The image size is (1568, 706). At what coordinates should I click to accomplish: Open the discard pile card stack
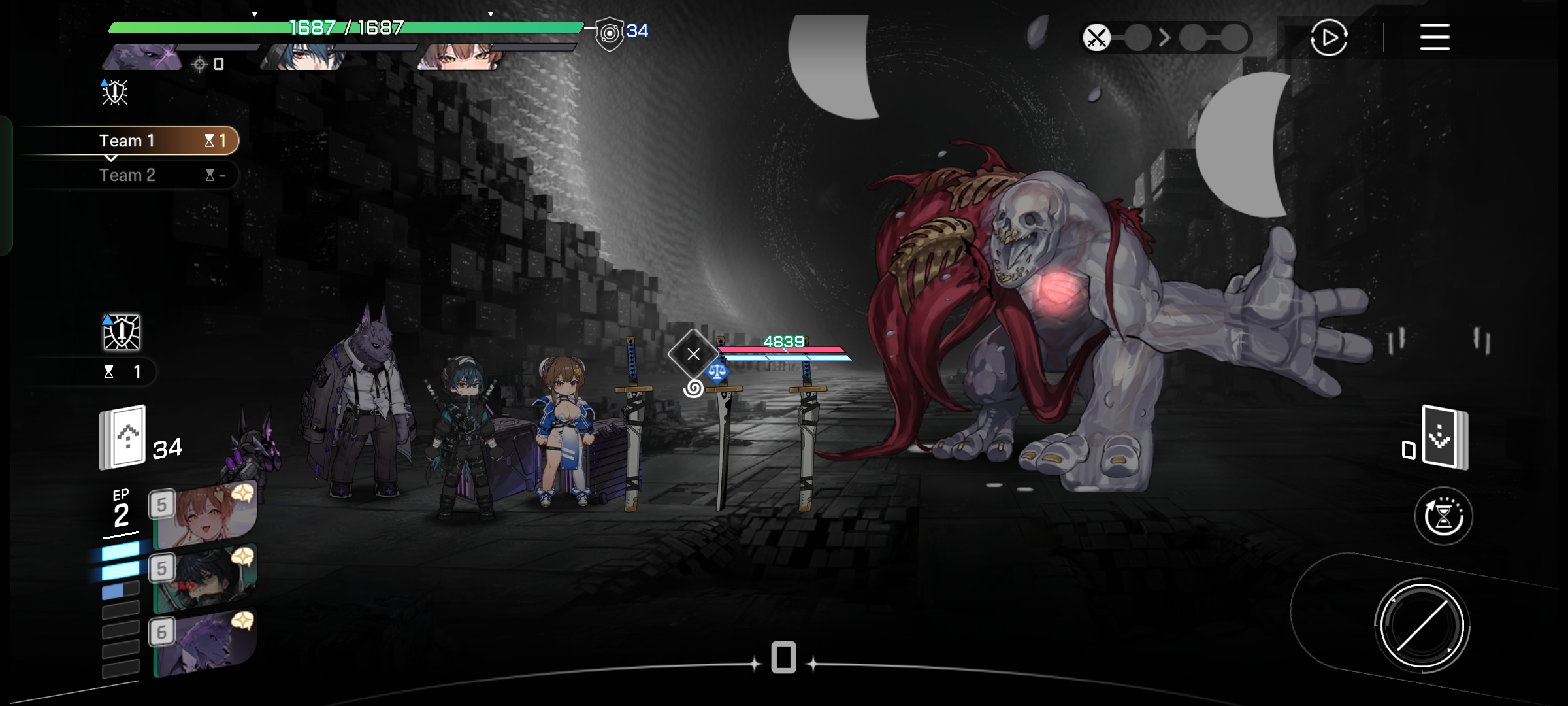coord(1445,437)
